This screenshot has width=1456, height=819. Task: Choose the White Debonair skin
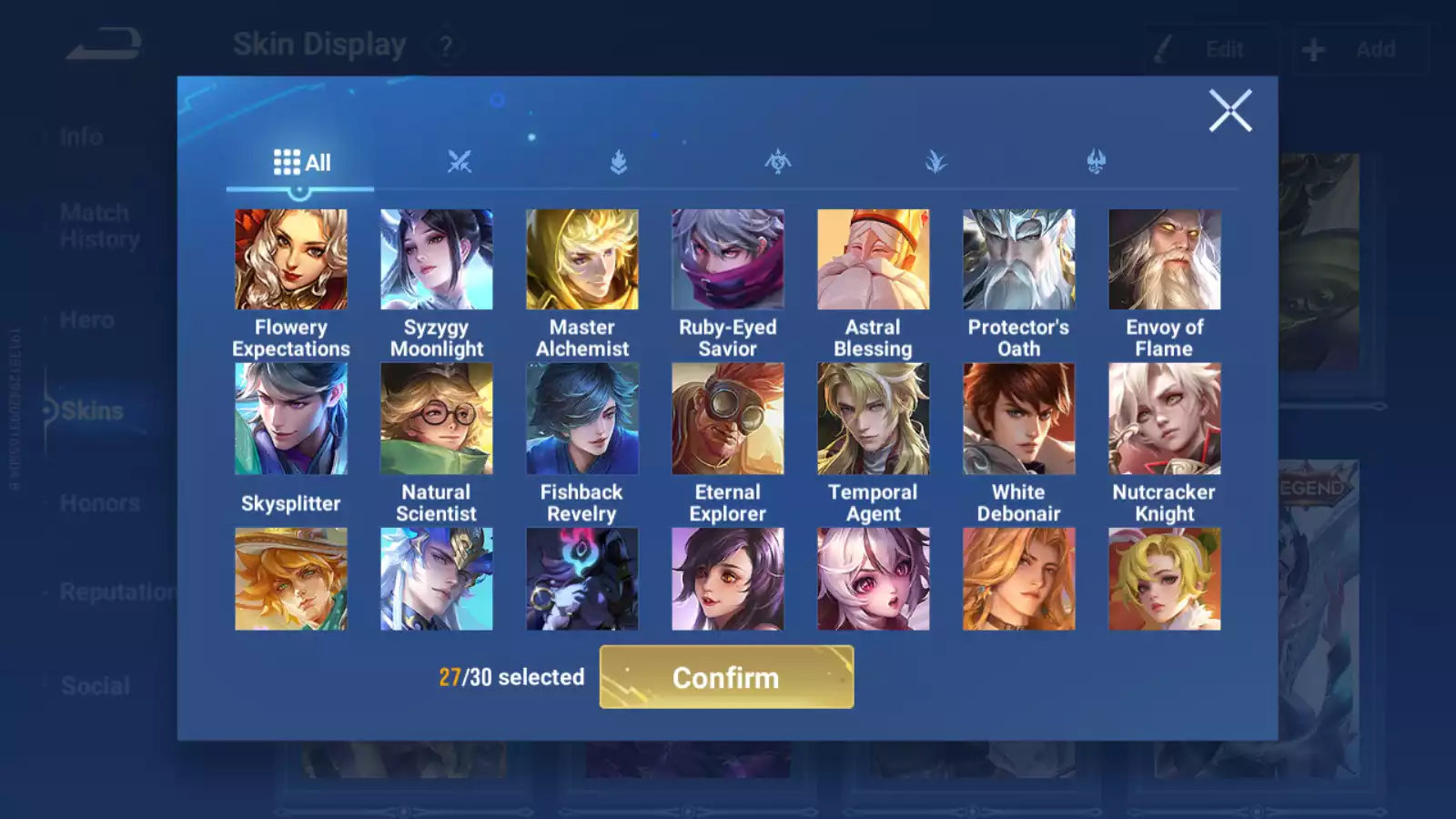pyautogui.click(x=1019, y=420)
